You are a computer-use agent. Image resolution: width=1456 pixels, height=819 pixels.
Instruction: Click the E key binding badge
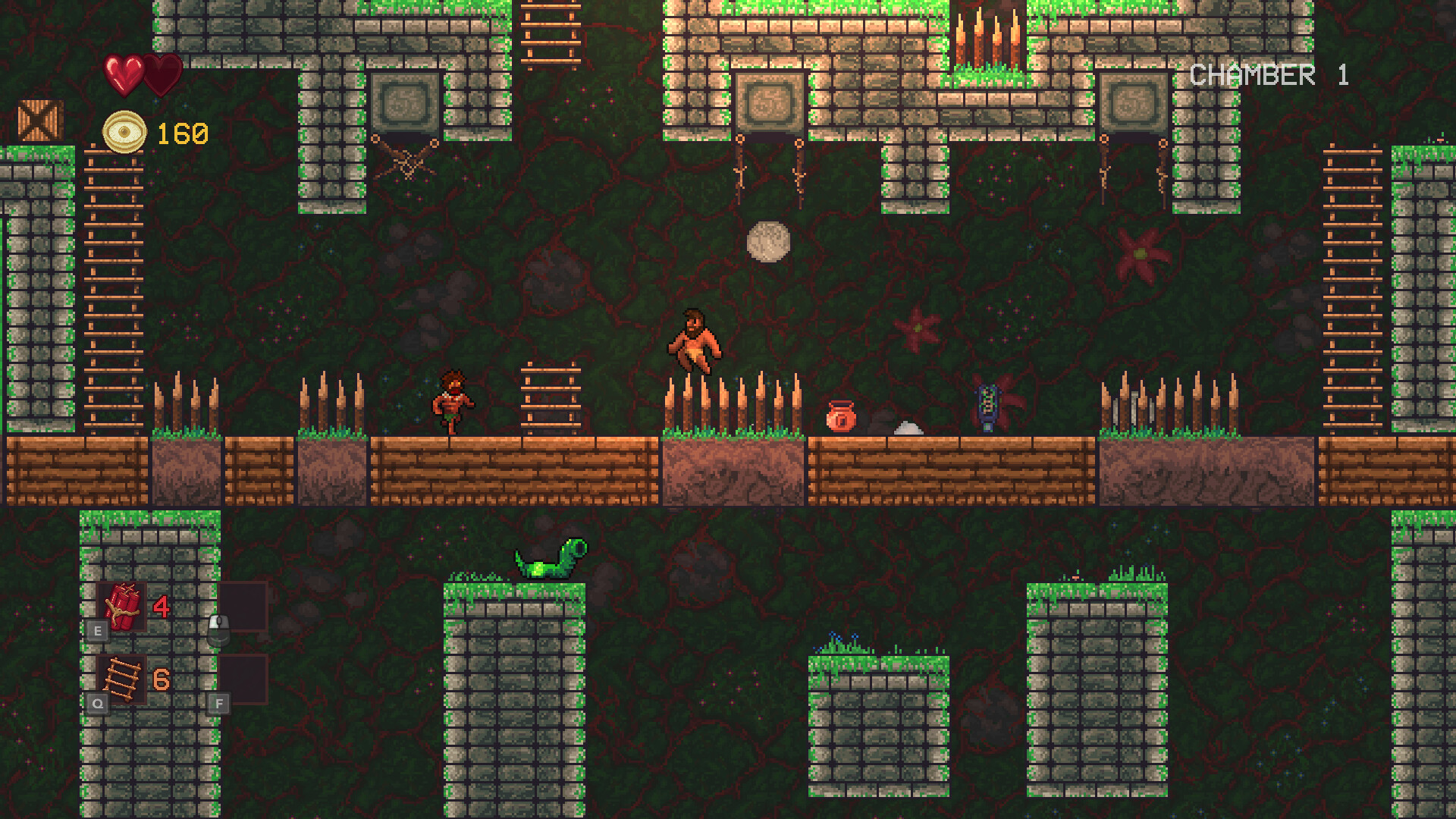pos(97,630)
